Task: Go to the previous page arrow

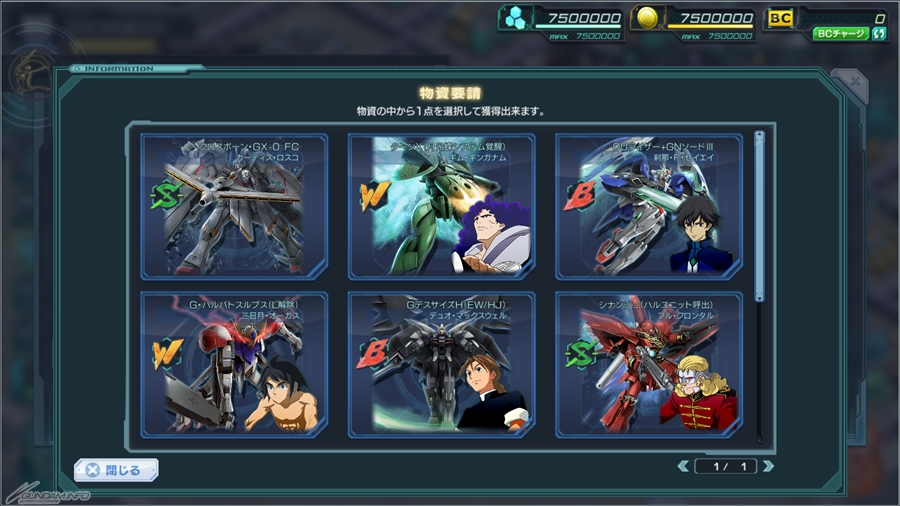Action: click(x=683, y=466)
